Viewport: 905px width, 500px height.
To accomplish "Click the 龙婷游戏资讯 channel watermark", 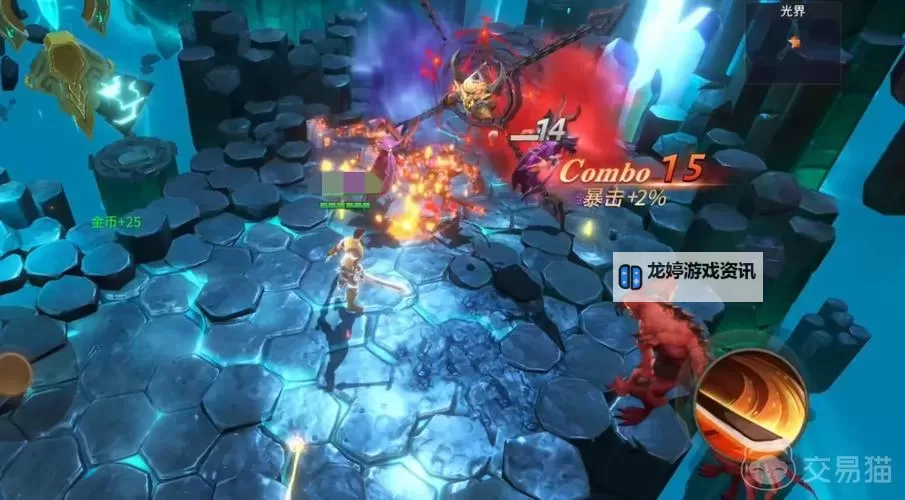I will point(688,277).
